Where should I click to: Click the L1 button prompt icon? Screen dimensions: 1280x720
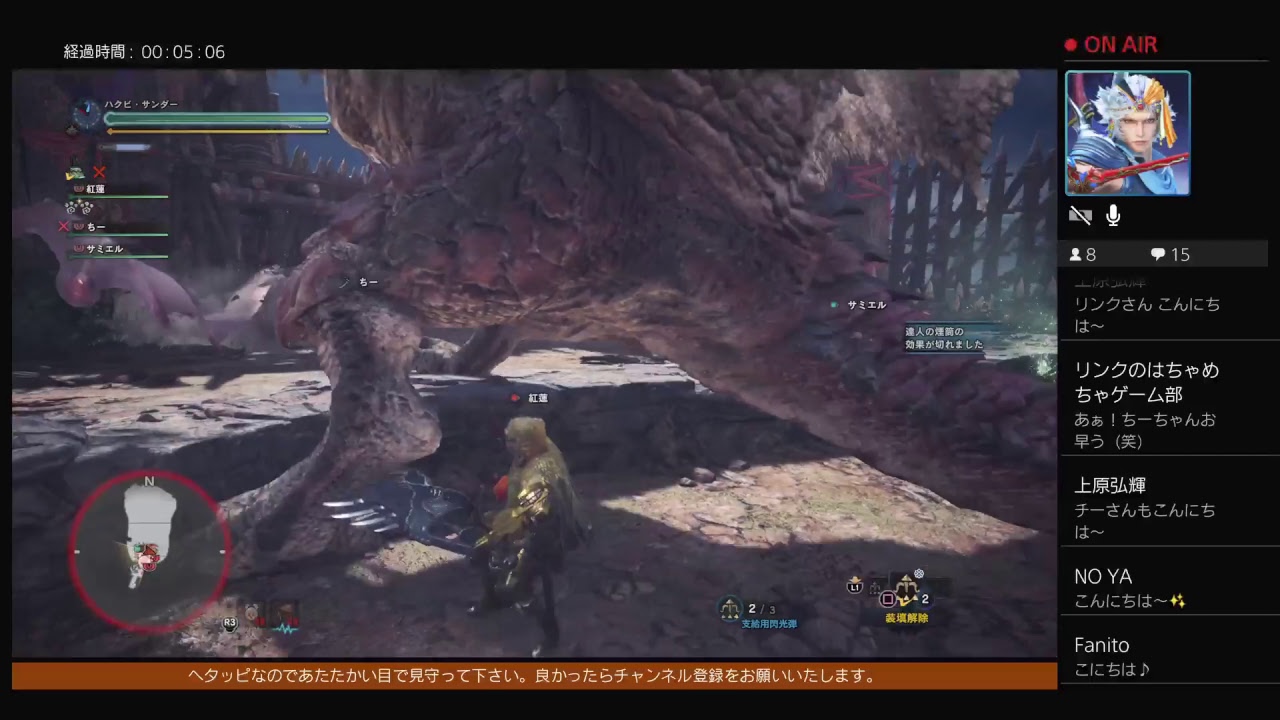857,588
